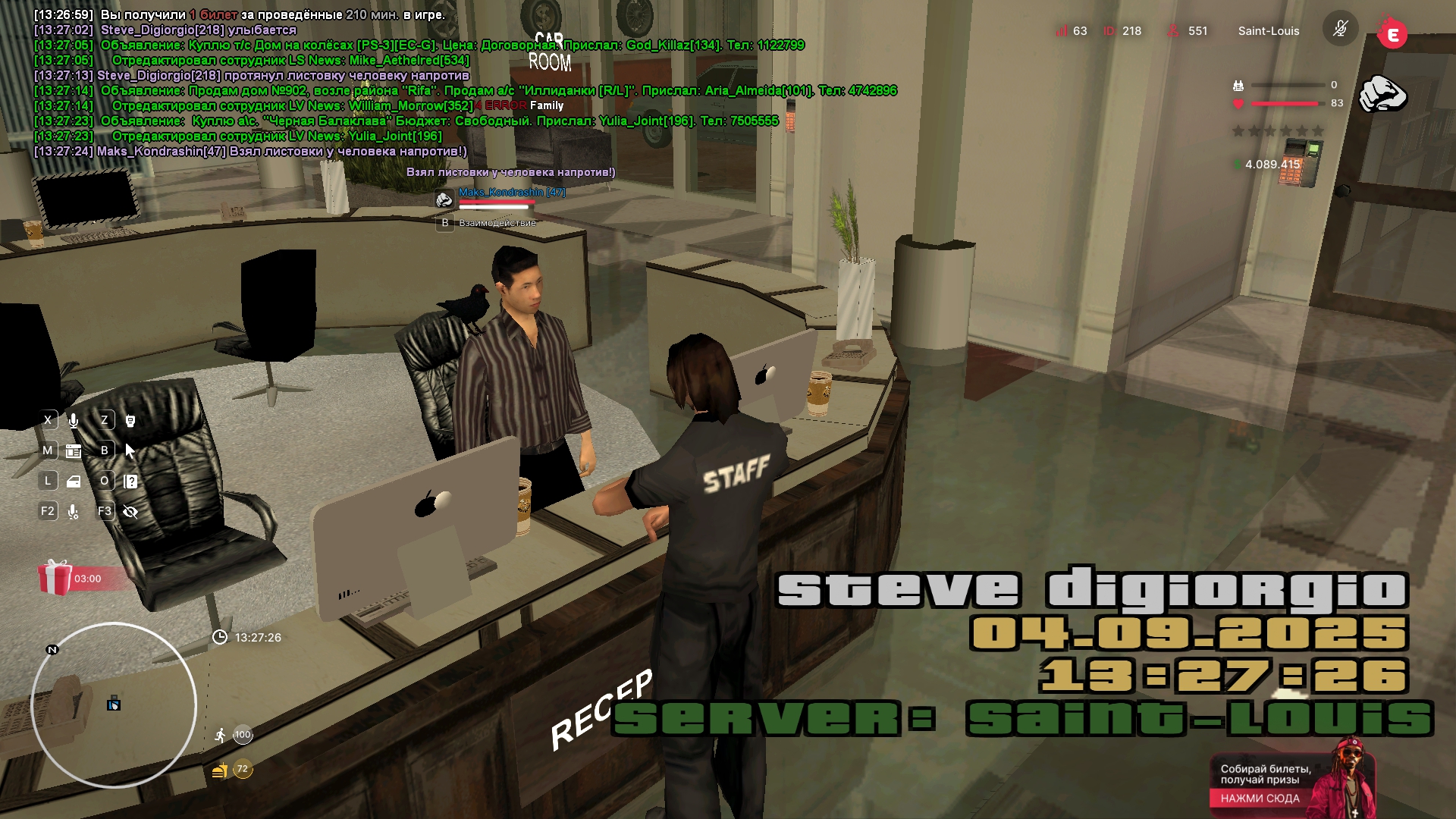Screen dimensions: 1456x819
Task: Click the muted microphone button
Action: pyautogui.click(x=1340, y=30)
